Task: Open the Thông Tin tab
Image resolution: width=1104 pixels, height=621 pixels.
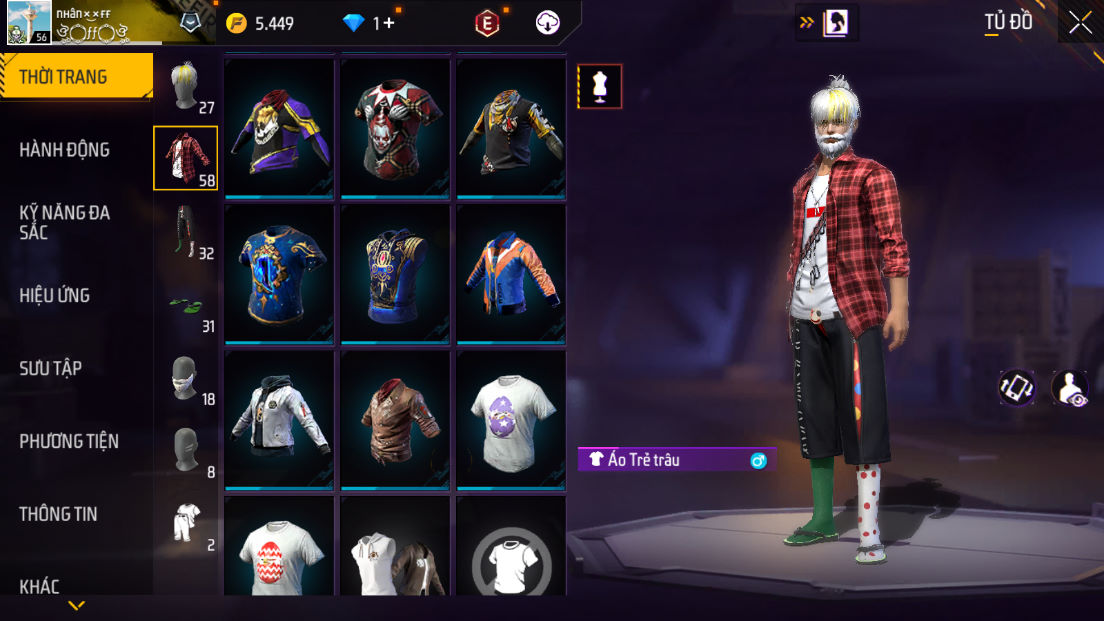Action: [58, 514]
